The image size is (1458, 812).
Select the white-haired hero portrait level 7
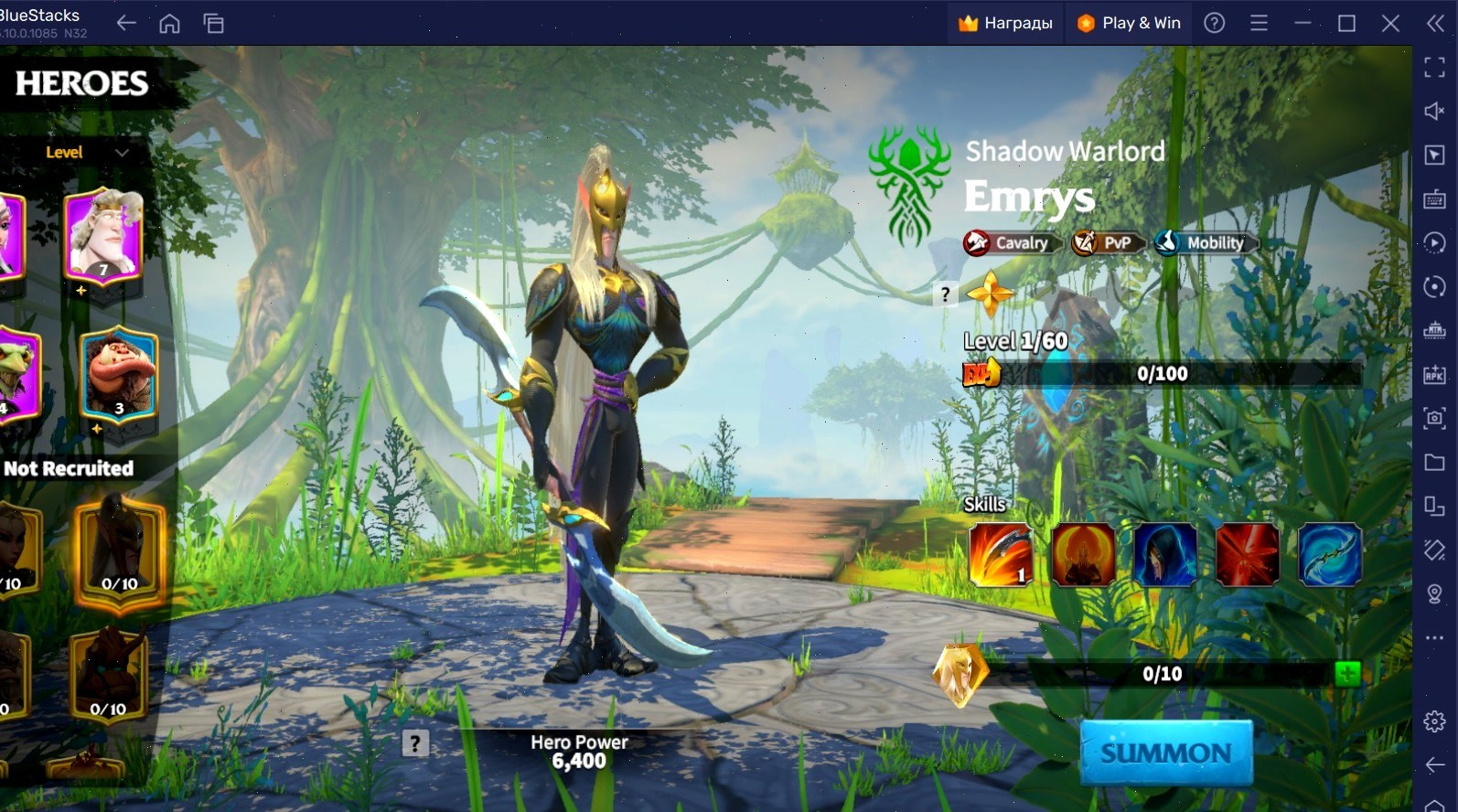pyautogui.click(x=103, y=233)
